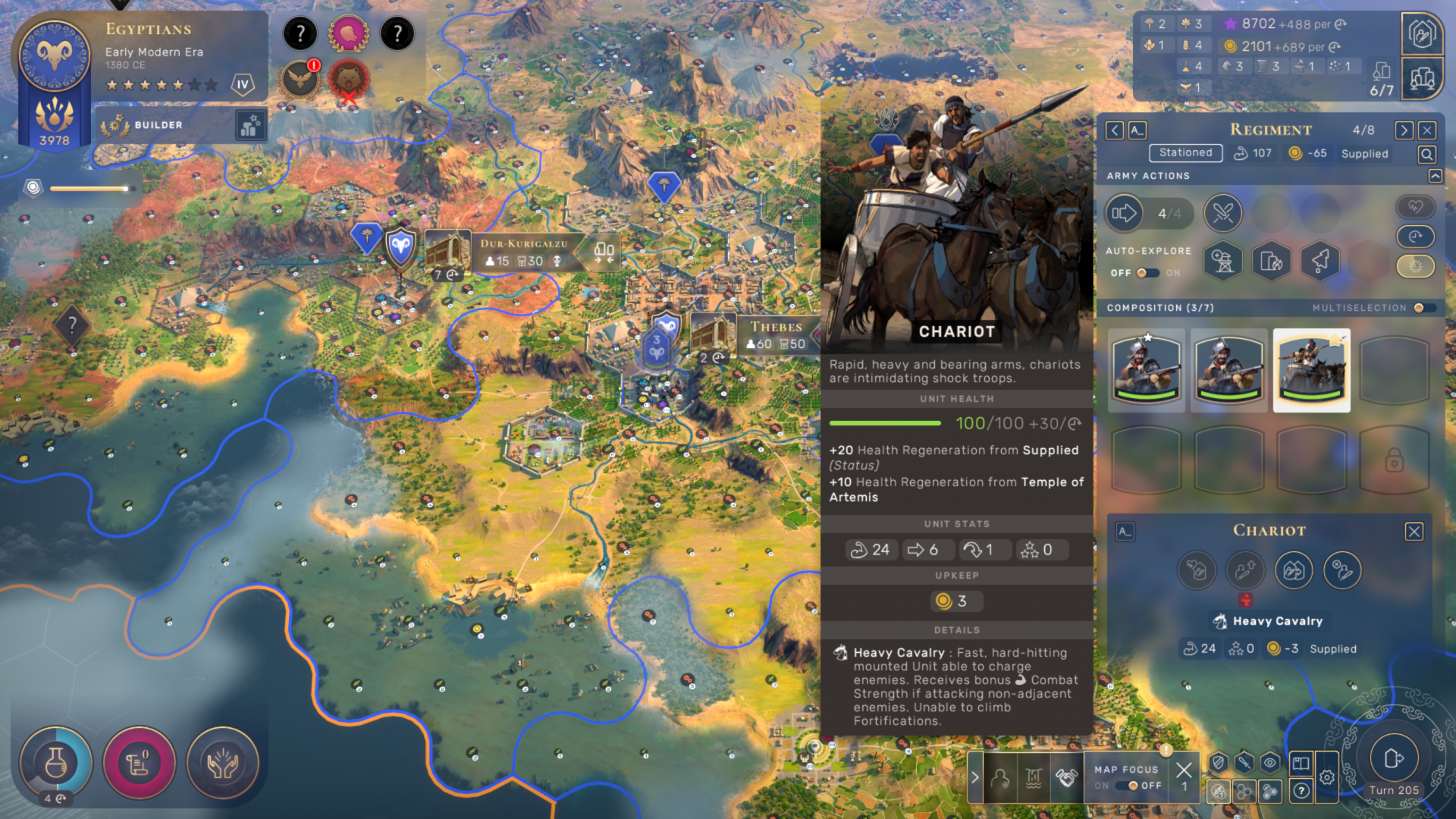Select the highlighted Chariot unit card
Viewport: 1456px width, 819px height.
[1311, 370]
